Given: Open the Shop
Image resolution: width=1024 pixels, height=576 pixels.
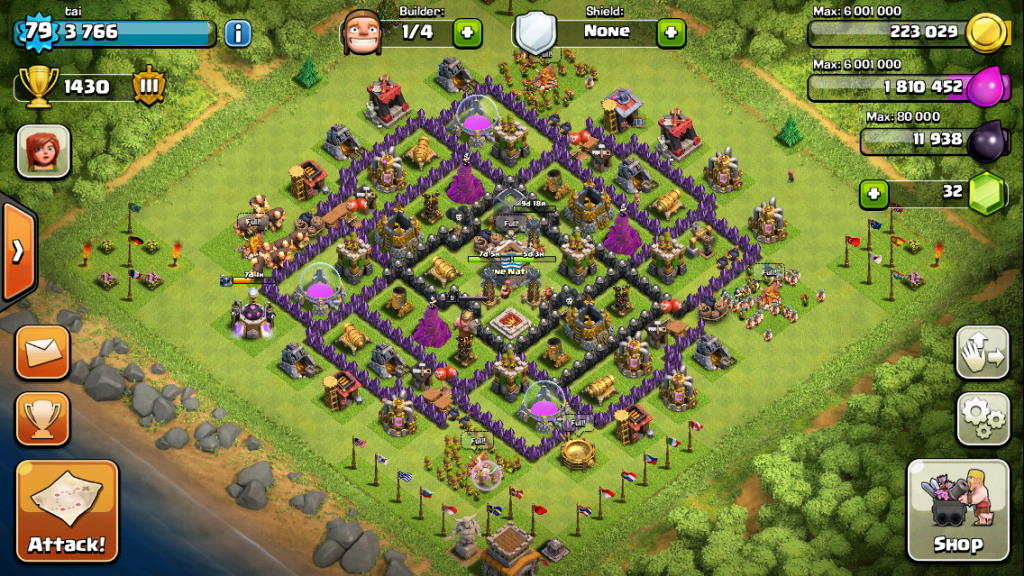Looking at the screenshot, I should point(957,510).
